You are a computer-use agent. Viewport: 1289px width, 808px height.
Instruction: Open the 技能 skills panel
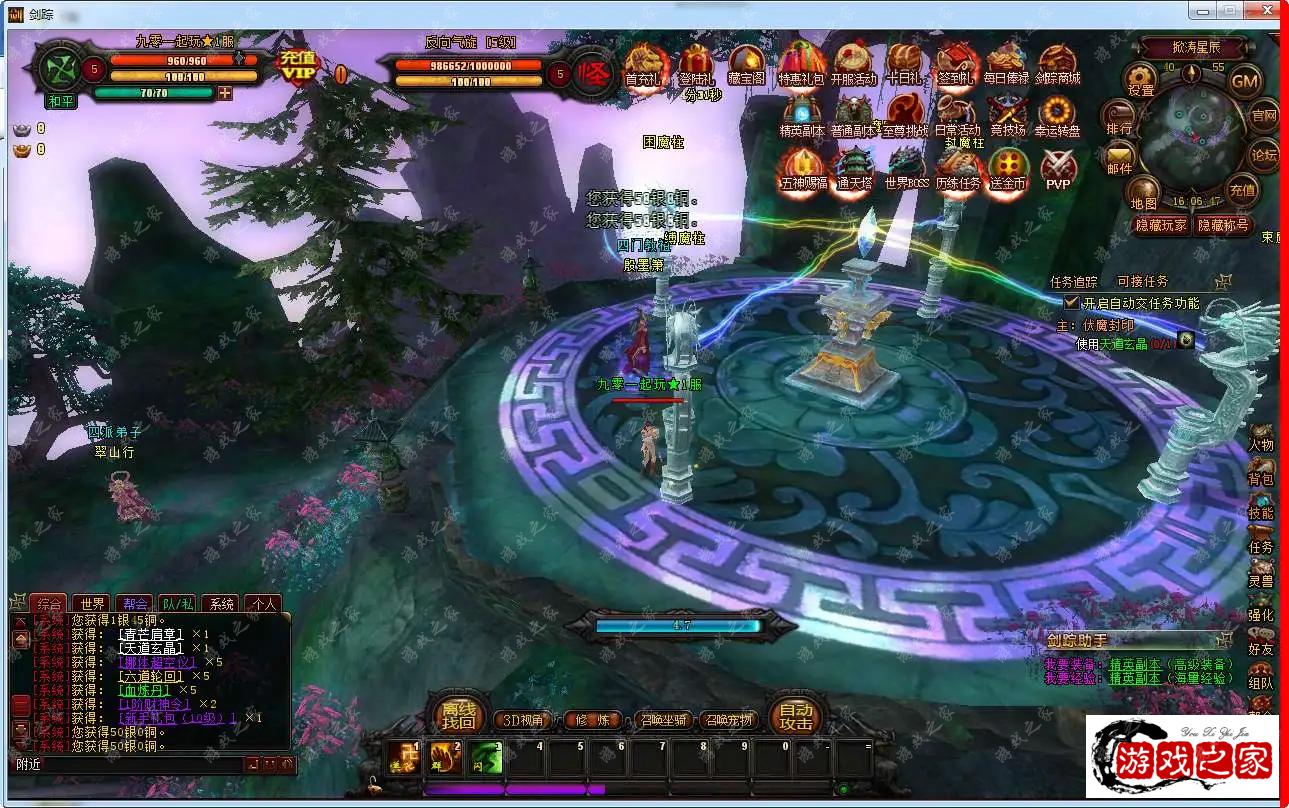coord(1261,508)
